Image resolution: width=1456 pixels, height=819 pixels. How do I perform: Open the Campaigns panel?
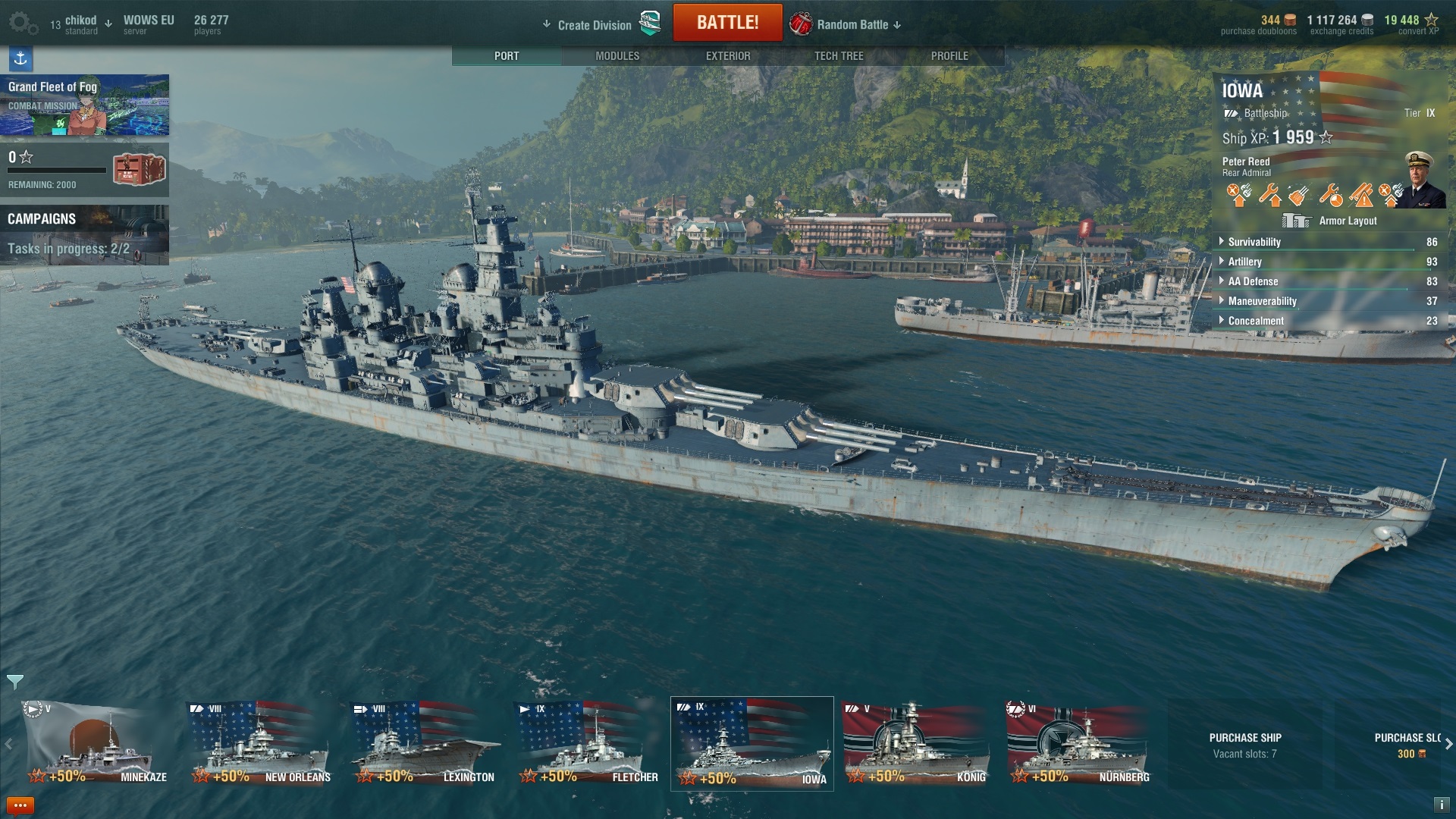coord(84,234)
